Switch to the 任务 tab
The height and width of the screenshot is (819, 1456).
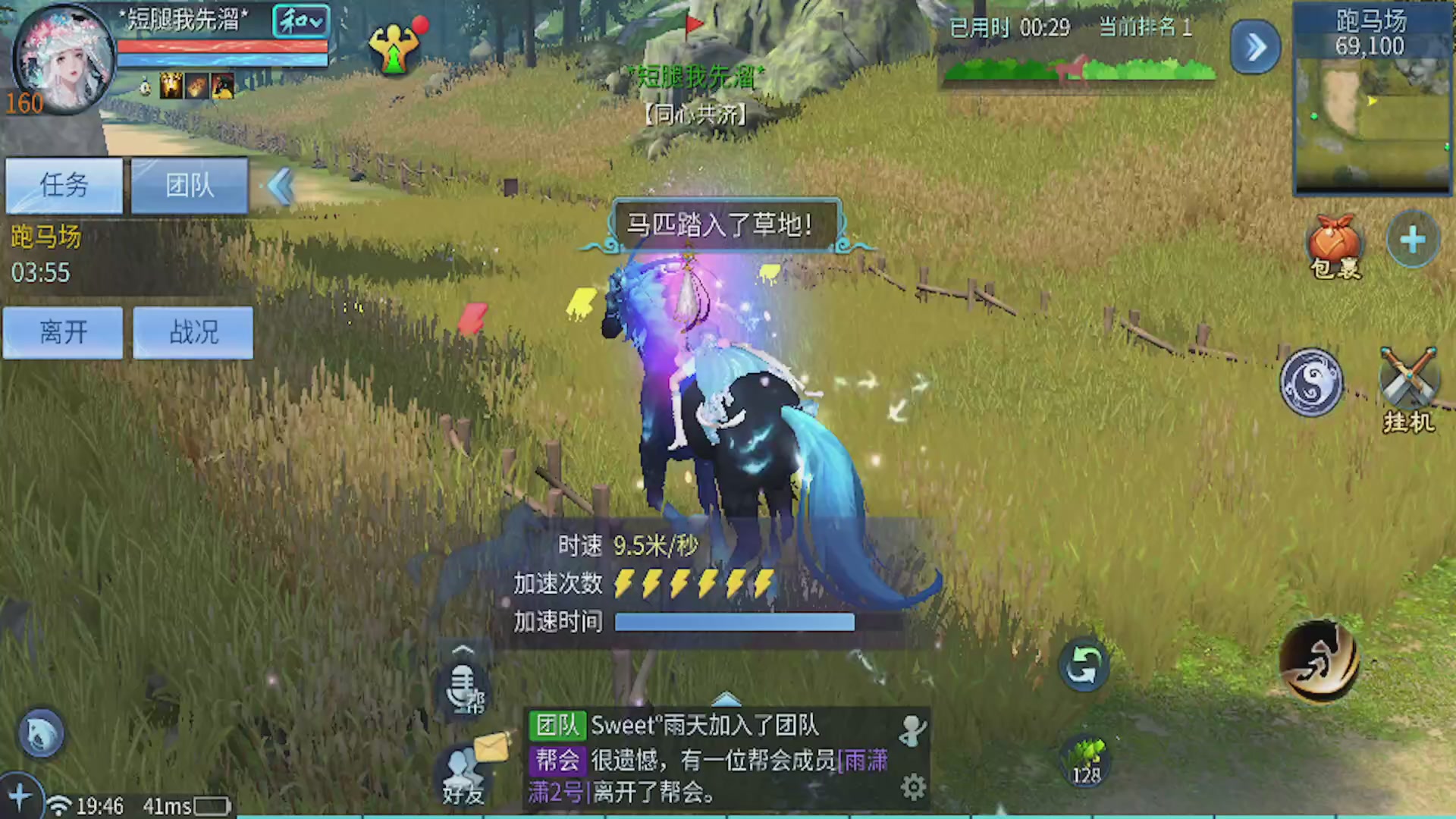(x=63, y=186)
